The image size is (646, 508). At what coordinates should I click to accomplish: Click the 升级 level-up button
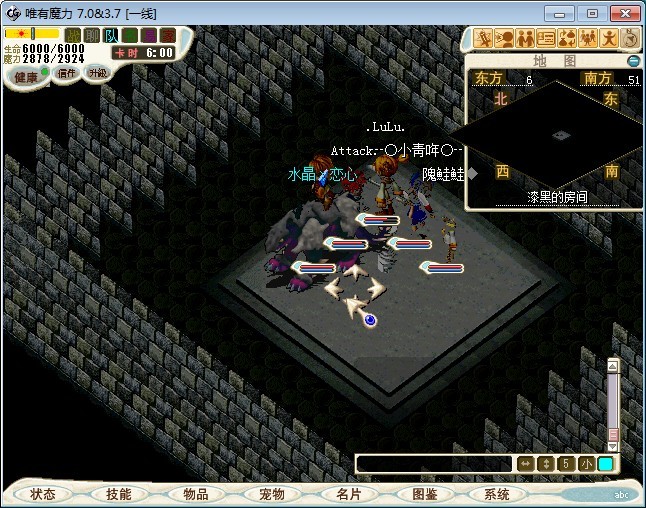pos(97,72)
